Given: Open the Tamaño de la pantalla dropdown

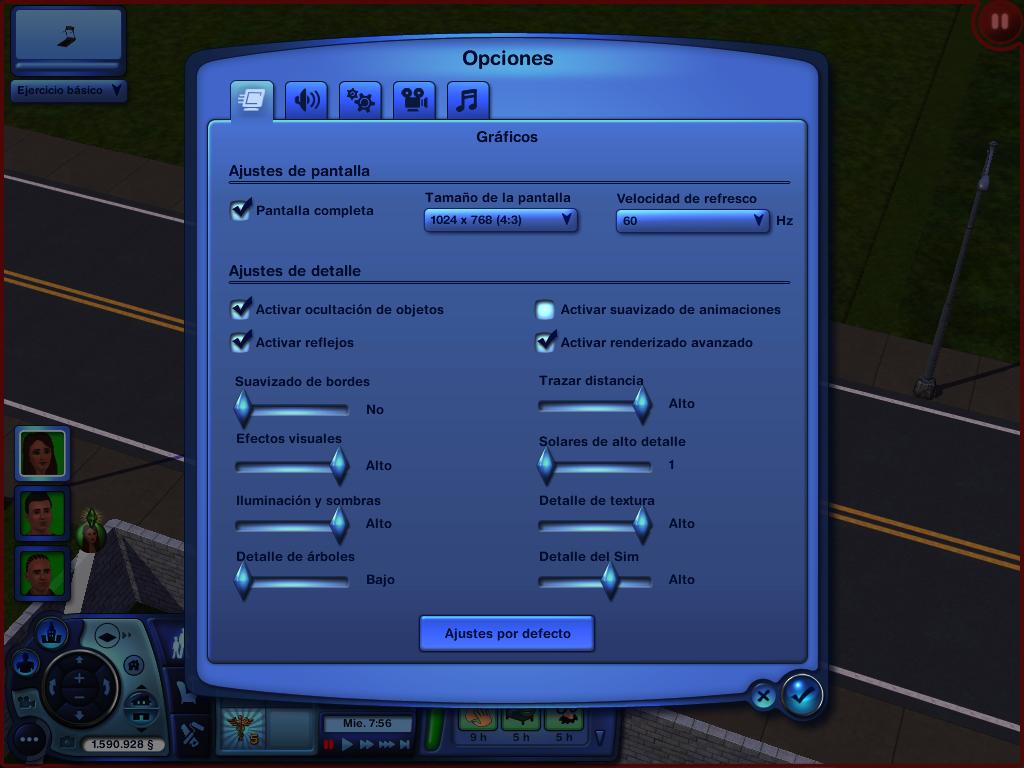Looking at the screenshot, I should 500,219.
